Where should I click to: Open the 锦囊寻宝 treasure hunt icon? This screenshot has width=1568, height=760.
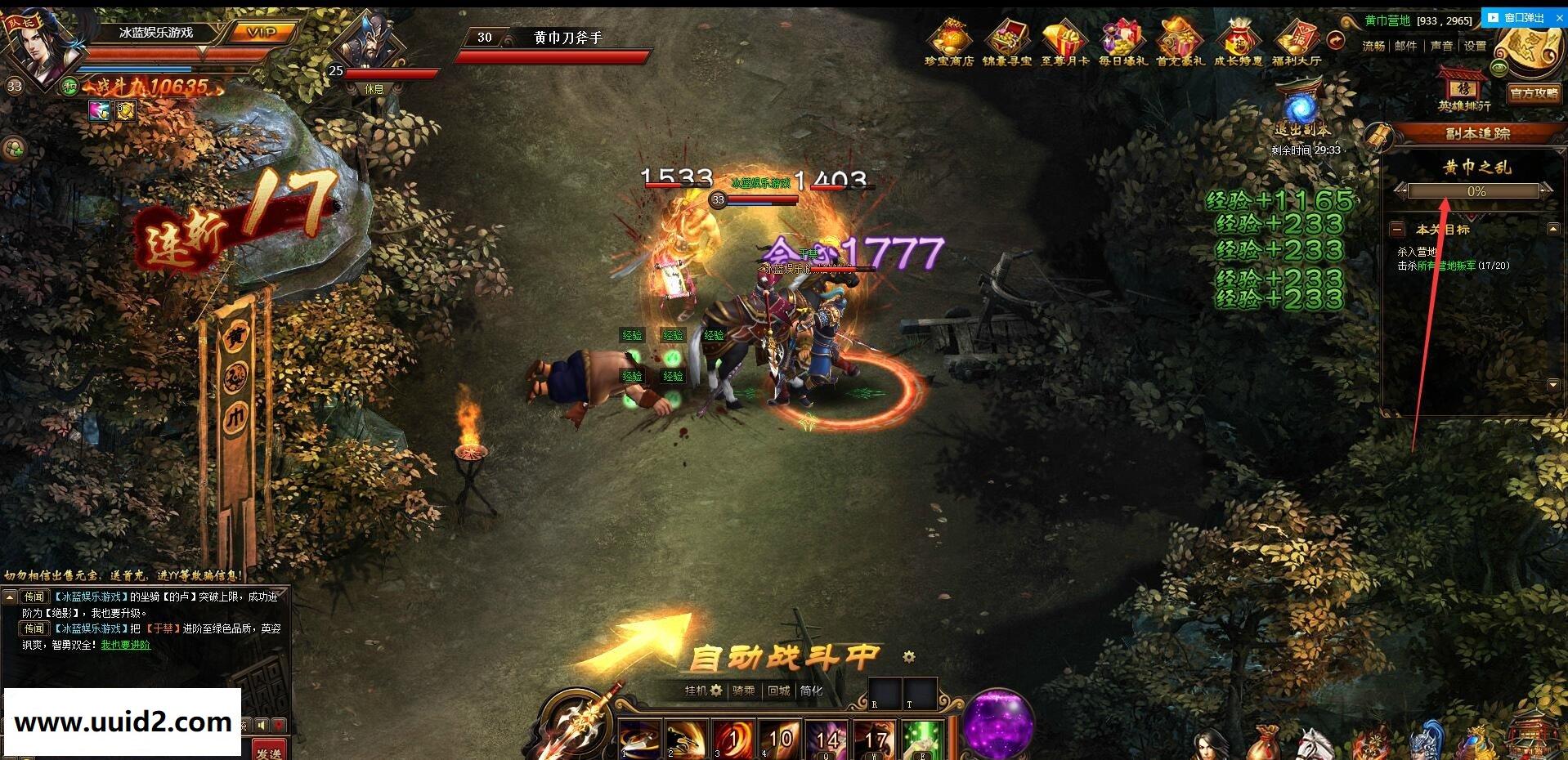1007,42
